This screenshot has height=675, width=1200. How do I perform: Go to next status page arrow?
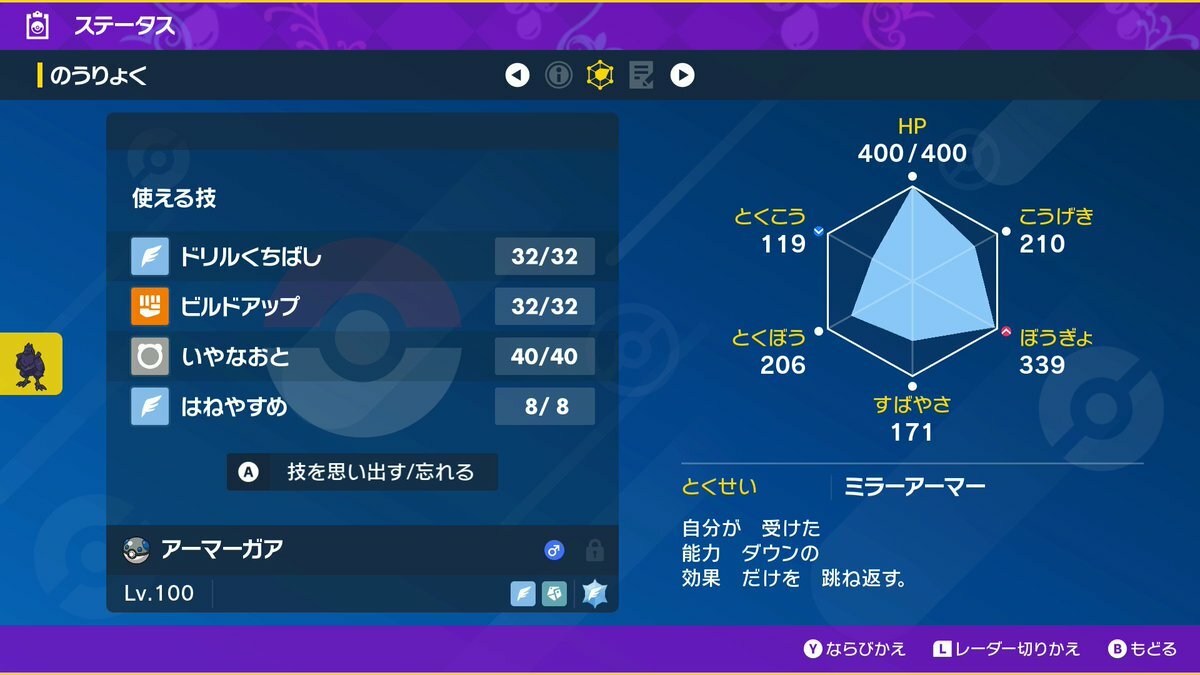[x=682, y=75]
